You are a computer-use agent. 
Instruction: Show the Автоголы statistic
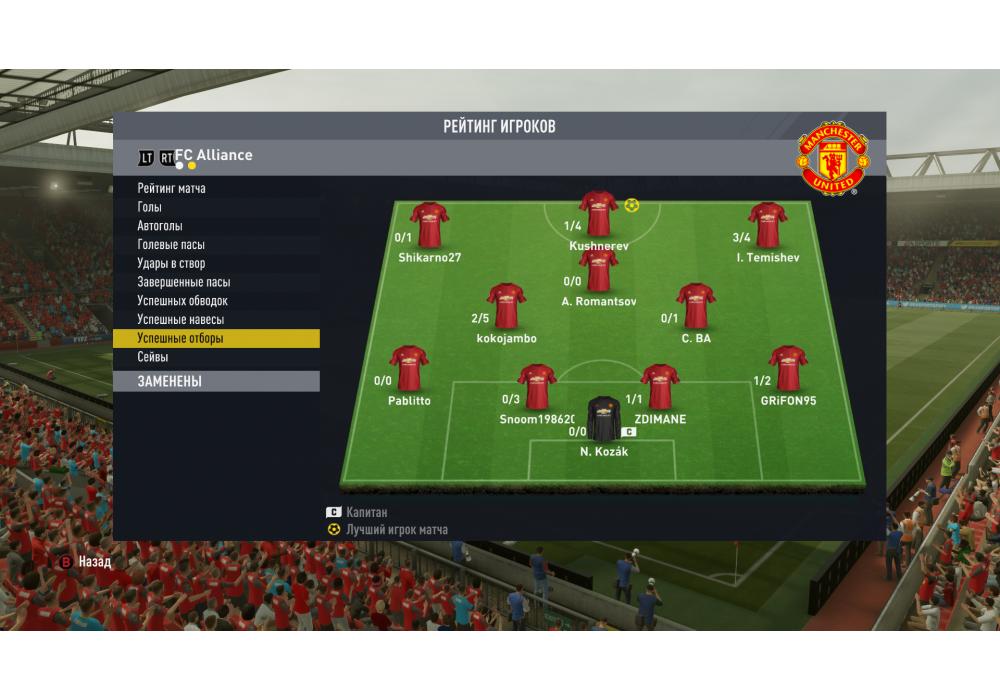tap(160, 226)
